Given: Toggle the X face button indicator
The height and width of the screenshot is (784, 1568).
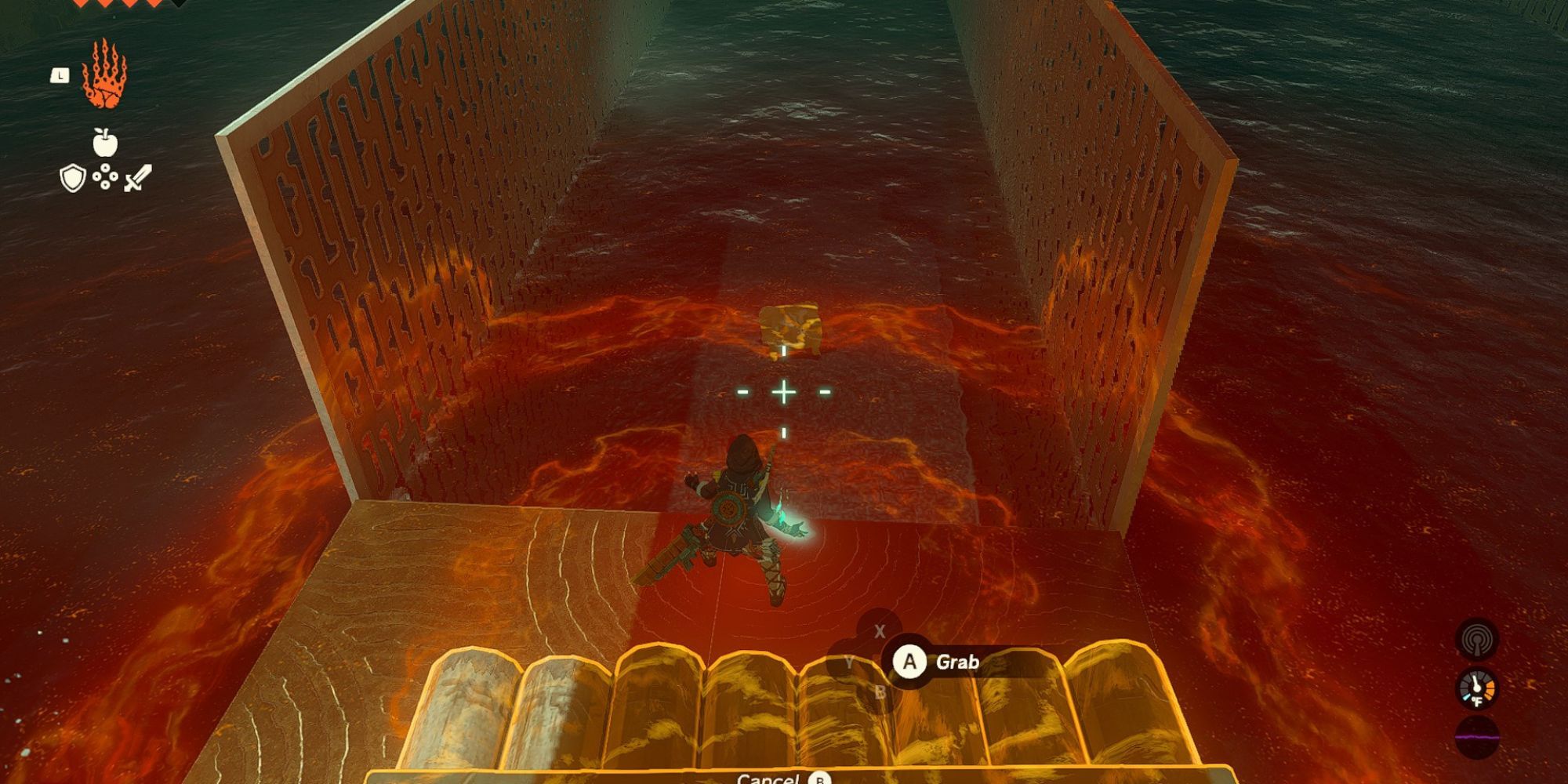Looking at the screenshot, I should tap(880, 631).
